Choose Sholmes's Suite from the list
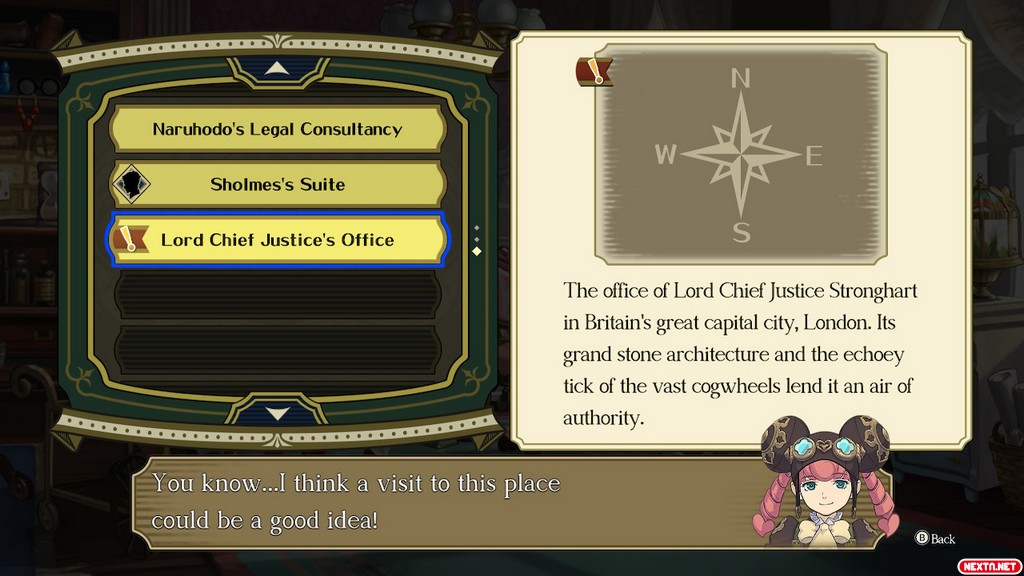1024x576 pixels. click(x=277, y=184)
